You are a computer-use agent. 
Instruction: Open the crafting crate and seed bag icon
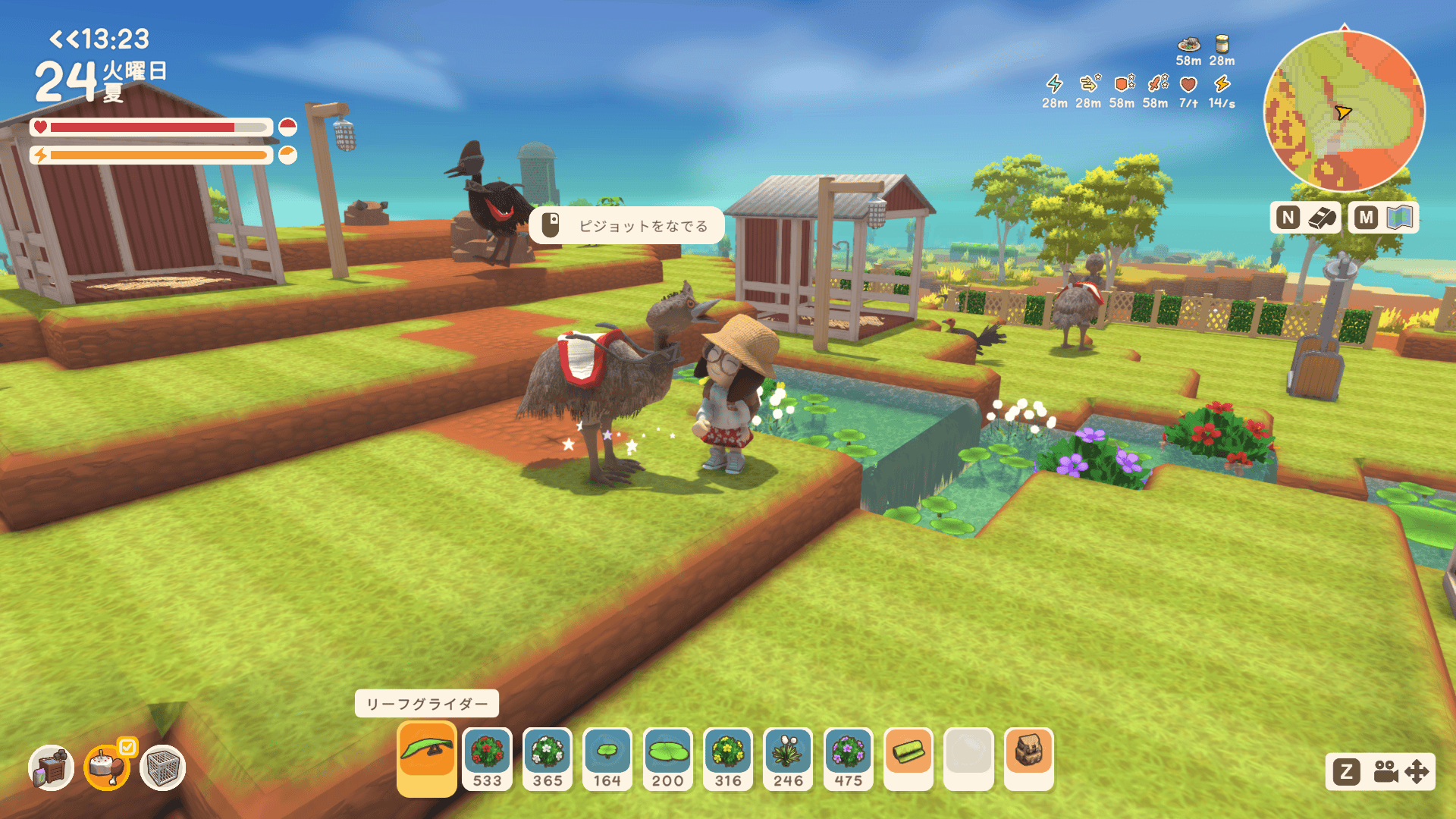coord(51,767)
